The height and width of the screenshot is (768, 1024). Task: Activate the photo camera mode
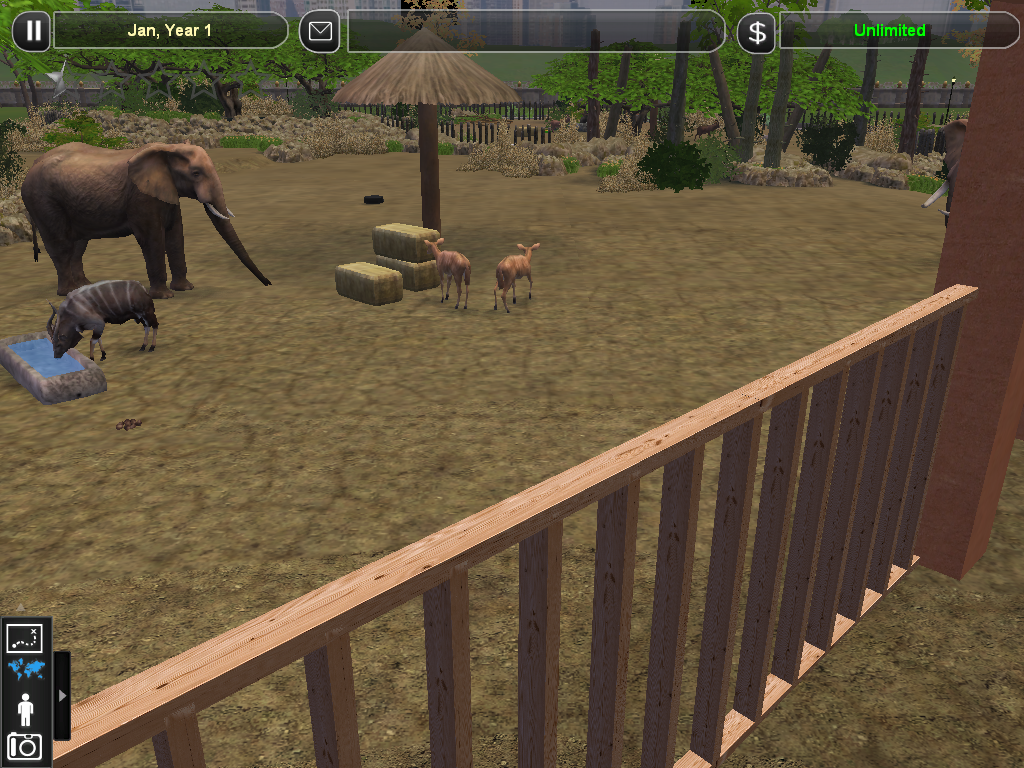pos(25,746)
